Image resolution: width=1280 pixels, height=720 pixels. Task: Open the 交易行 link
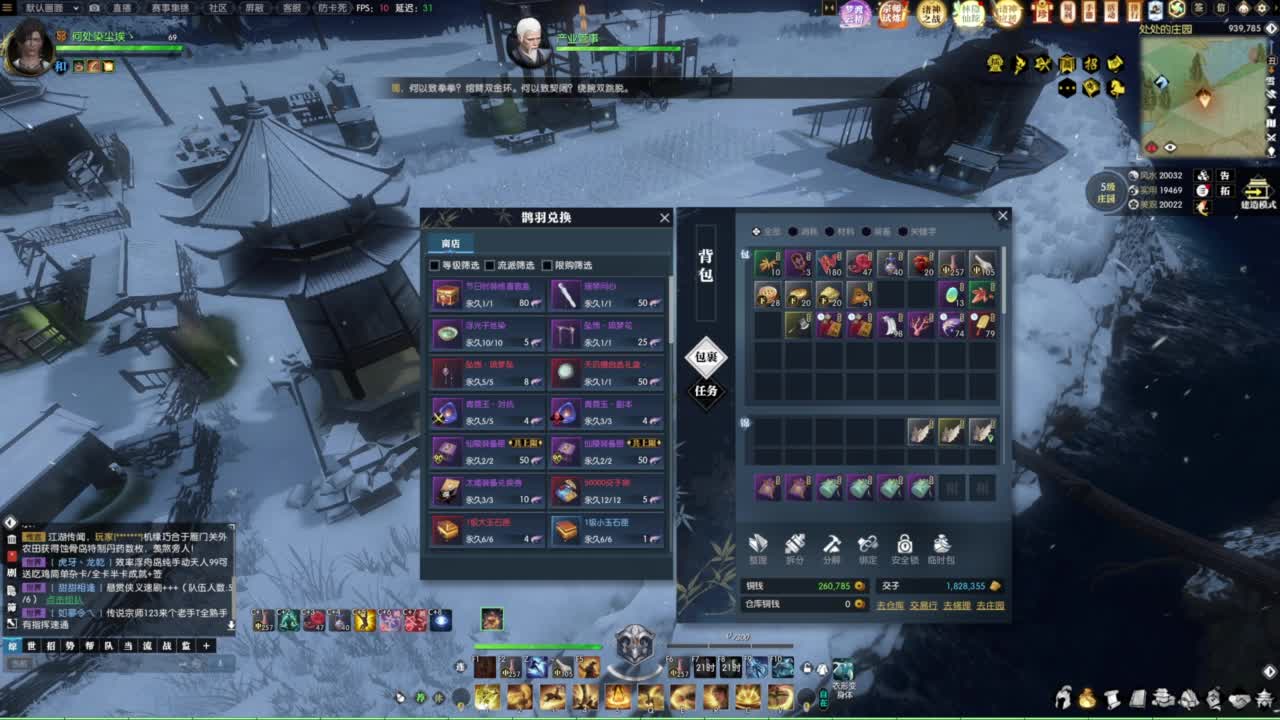pyautogui.click(x=924, y=605)
